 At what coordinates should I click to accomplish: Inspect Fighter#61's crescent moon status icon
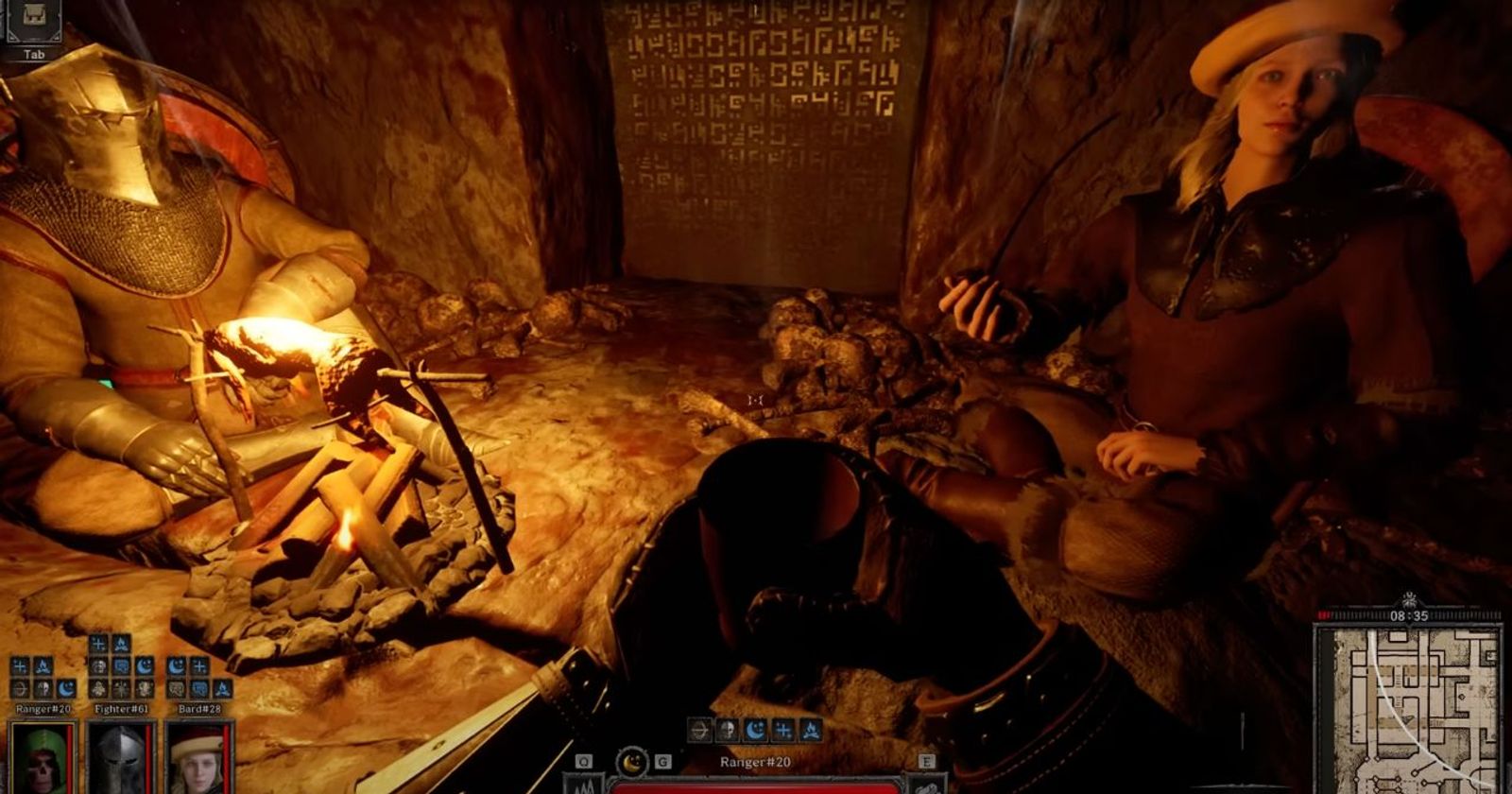[x=144, y=666]
